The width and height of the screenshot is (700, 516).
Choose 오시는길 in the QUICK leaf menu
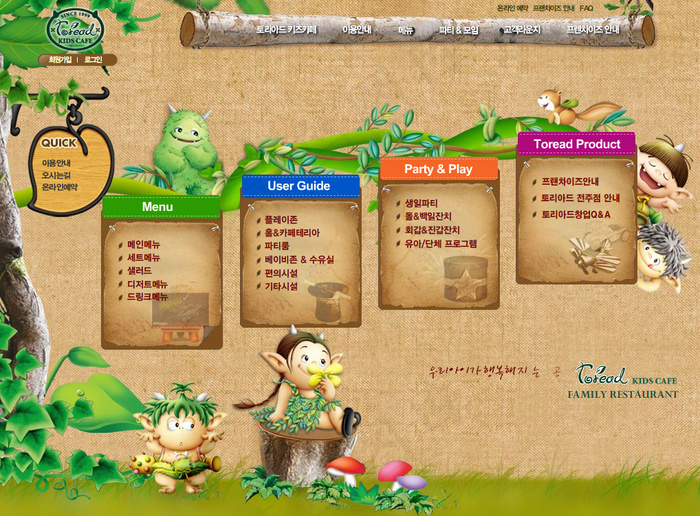(x=56, y=175)
